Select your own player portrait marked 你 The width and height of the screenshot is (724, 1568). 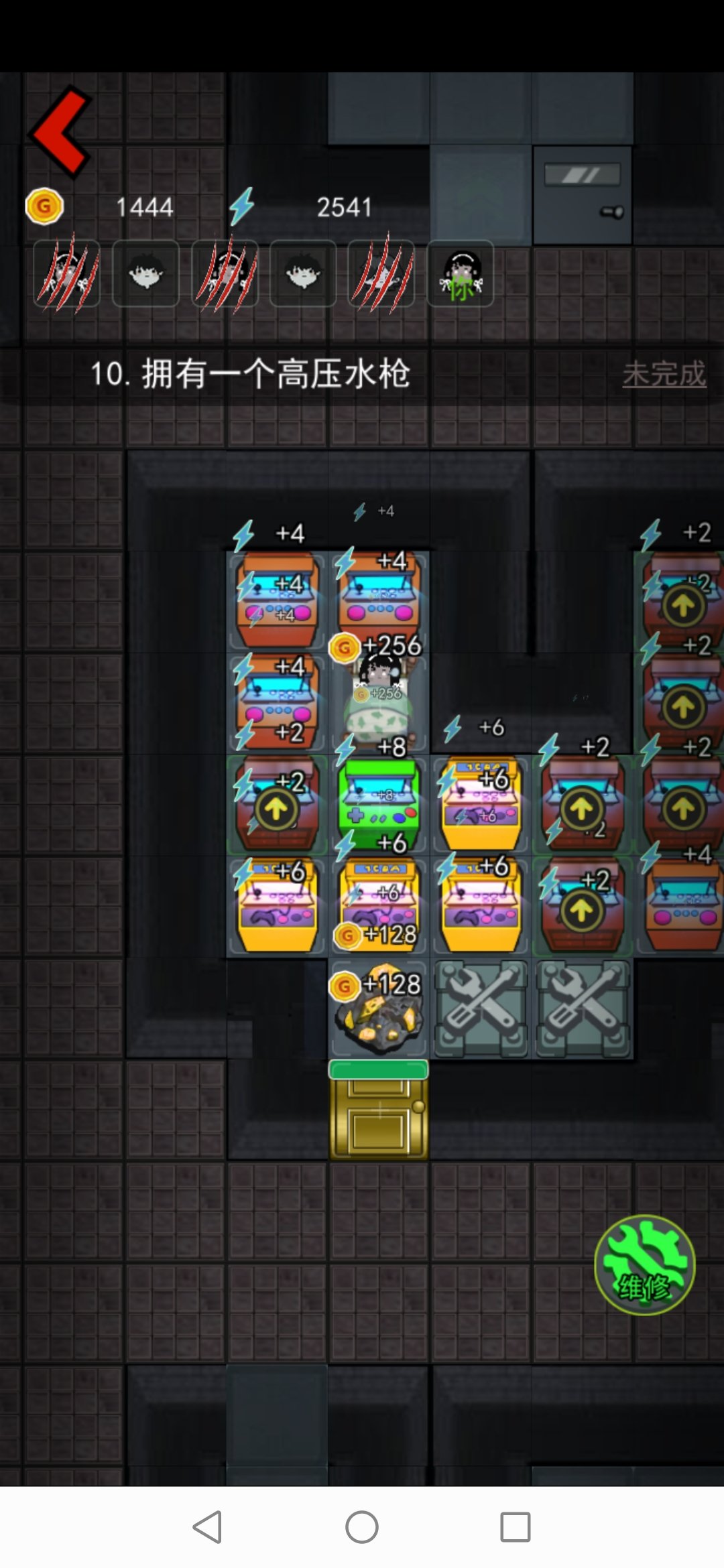point(461,274)
